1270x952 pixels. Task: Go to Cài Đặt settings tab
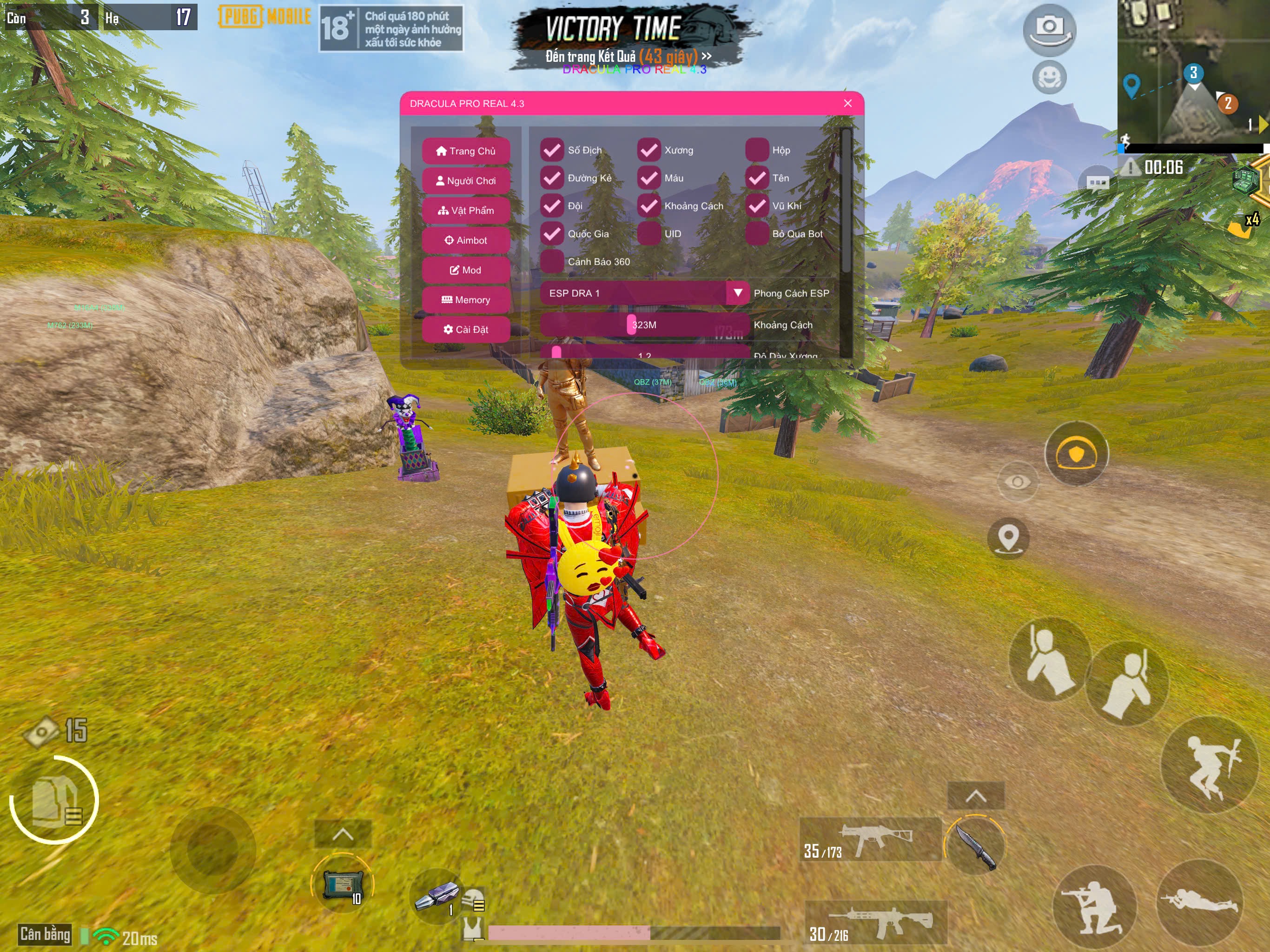pyautogui.click(x=466, y=330)
